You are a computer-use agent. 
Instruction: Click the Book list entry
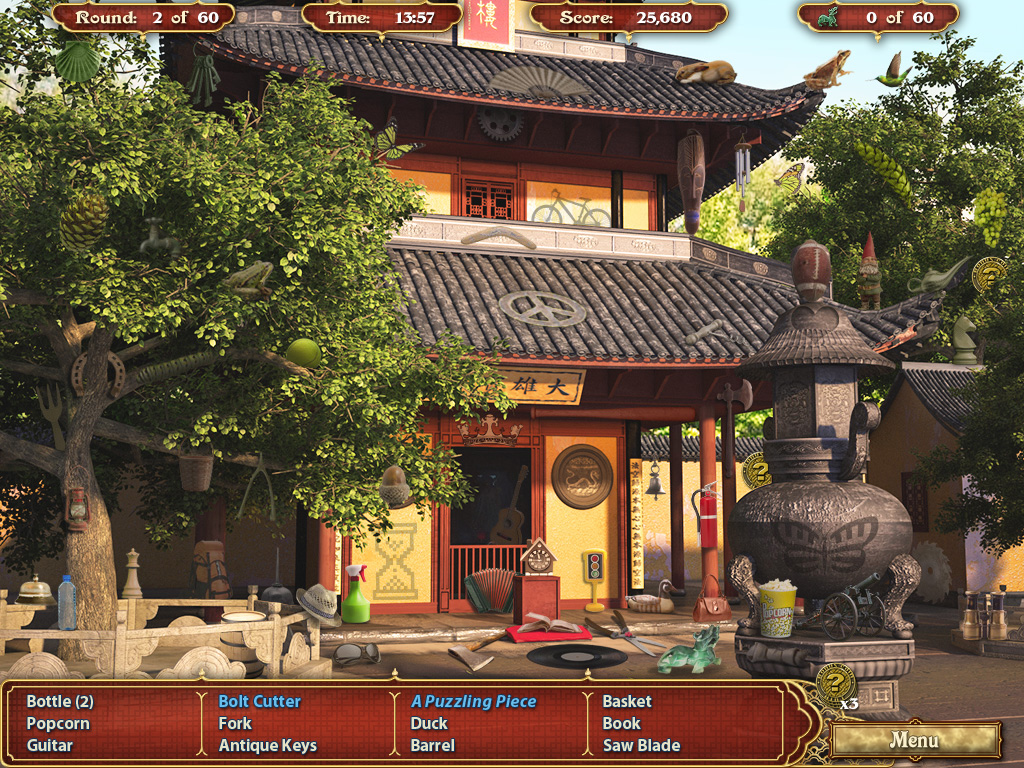[621, 723]
